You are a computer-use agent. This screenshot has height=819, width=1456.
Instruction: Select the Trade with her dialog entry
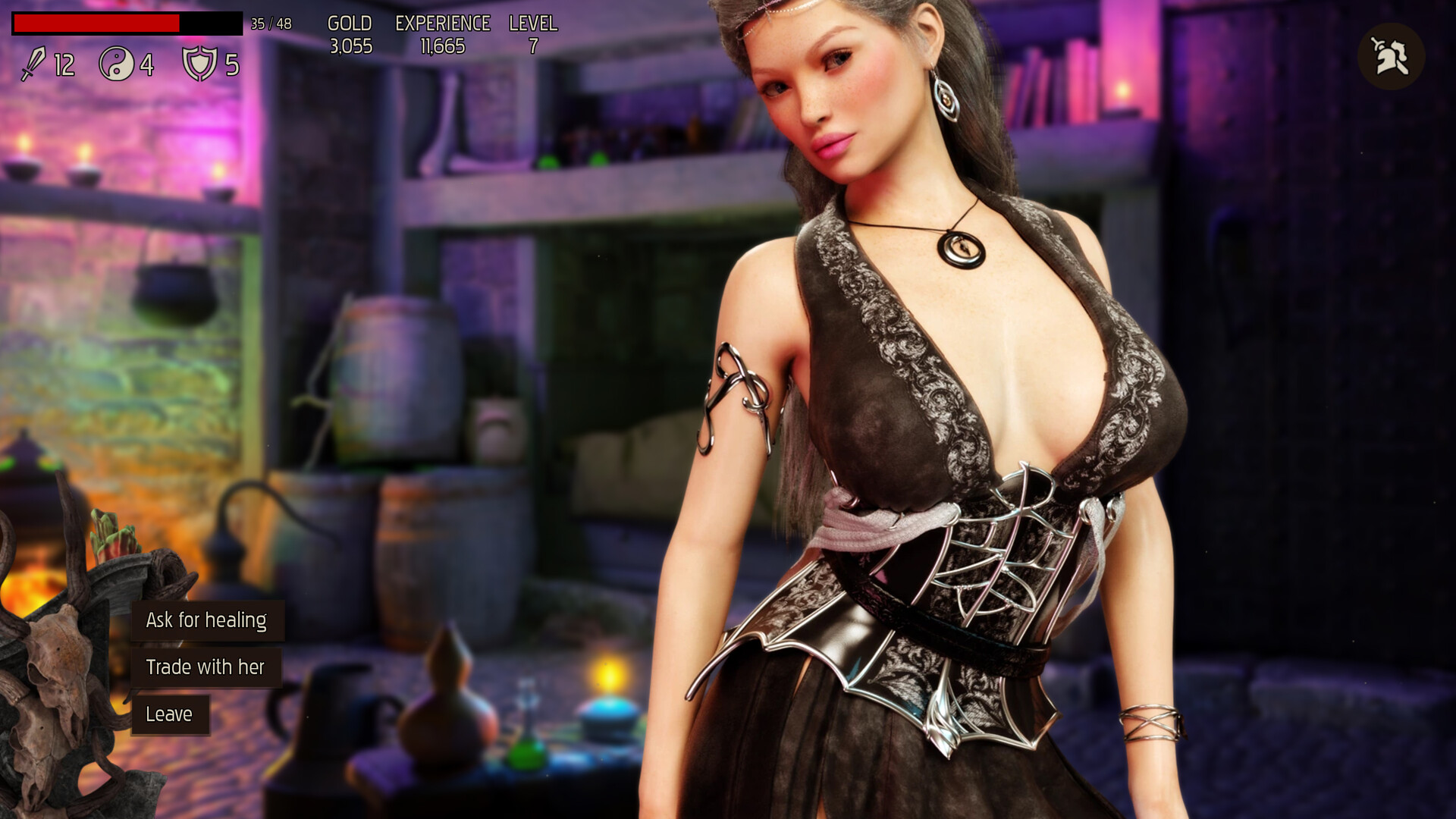(x=206, y=667)
